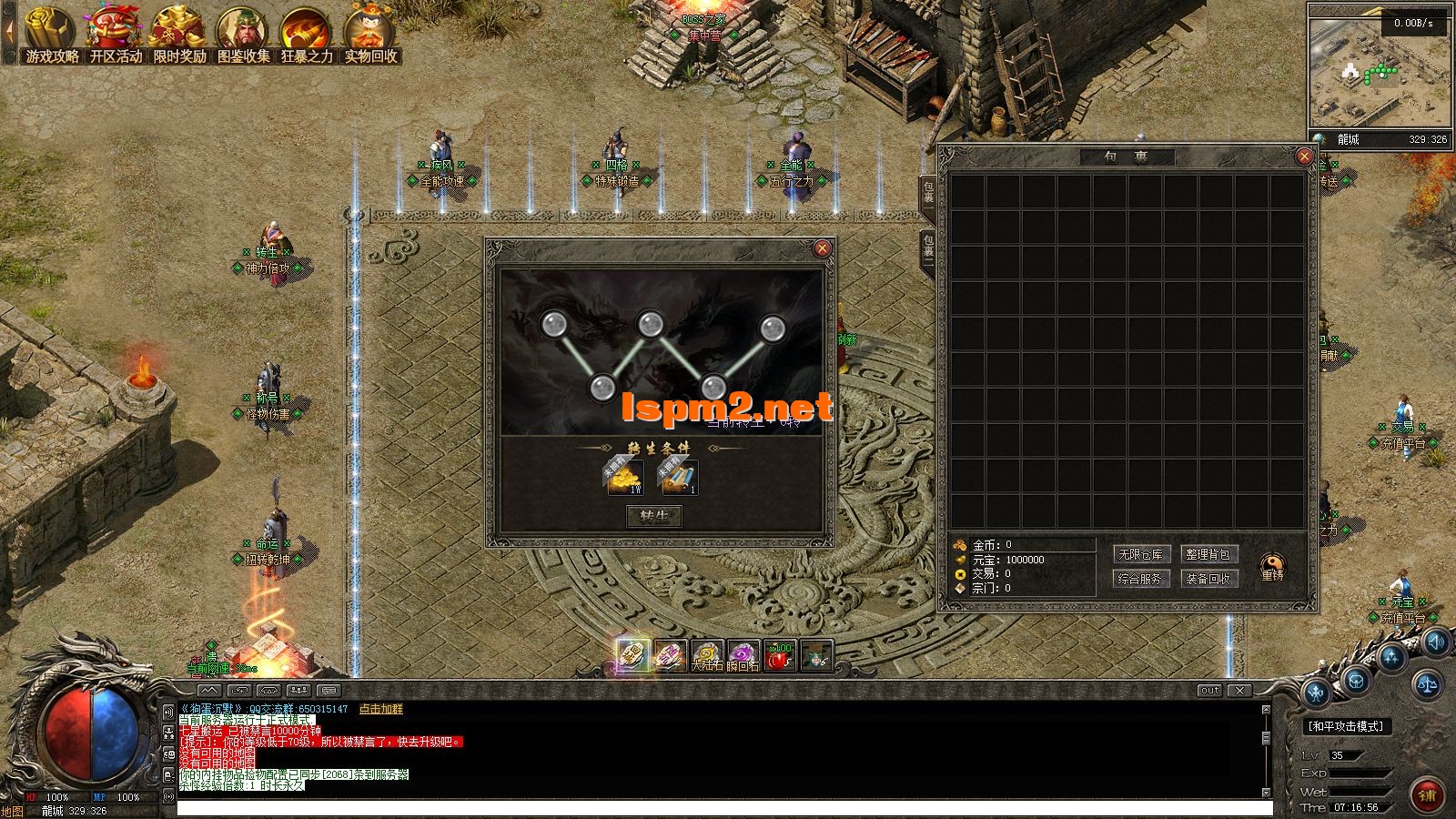Open the 限时奖励 timed rewards icon
Viewport: 1456px width, 819px height.
tap(179, 35)
